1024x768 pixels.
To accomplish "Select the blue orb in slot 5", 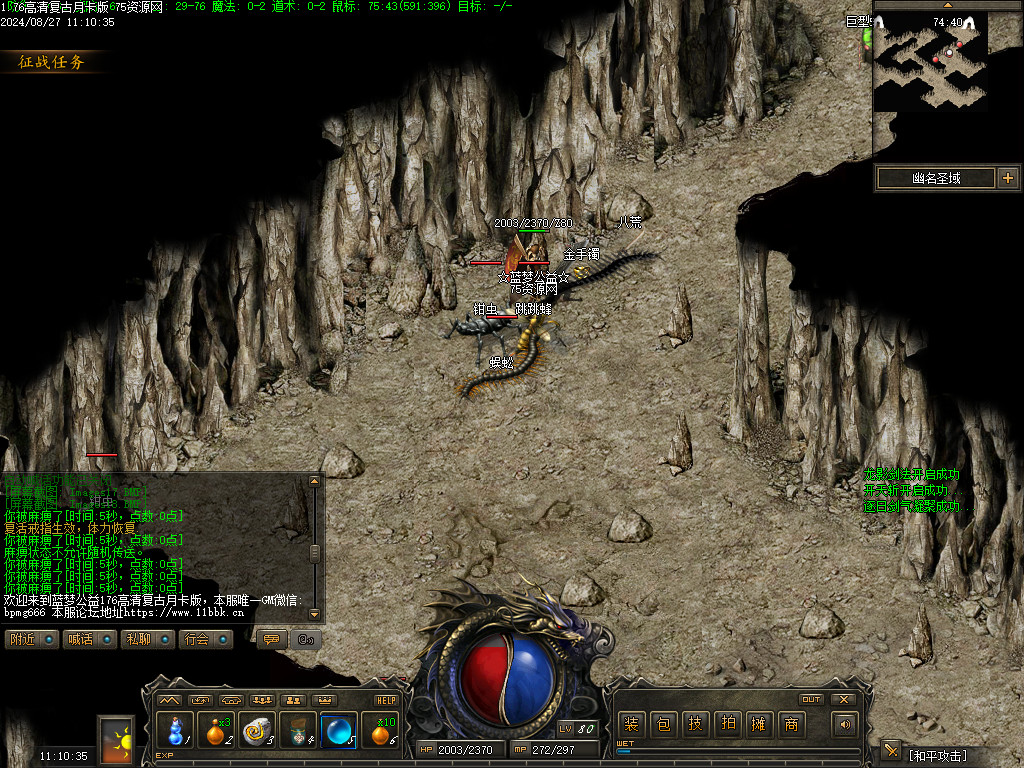I will click(x=339, y=732).
